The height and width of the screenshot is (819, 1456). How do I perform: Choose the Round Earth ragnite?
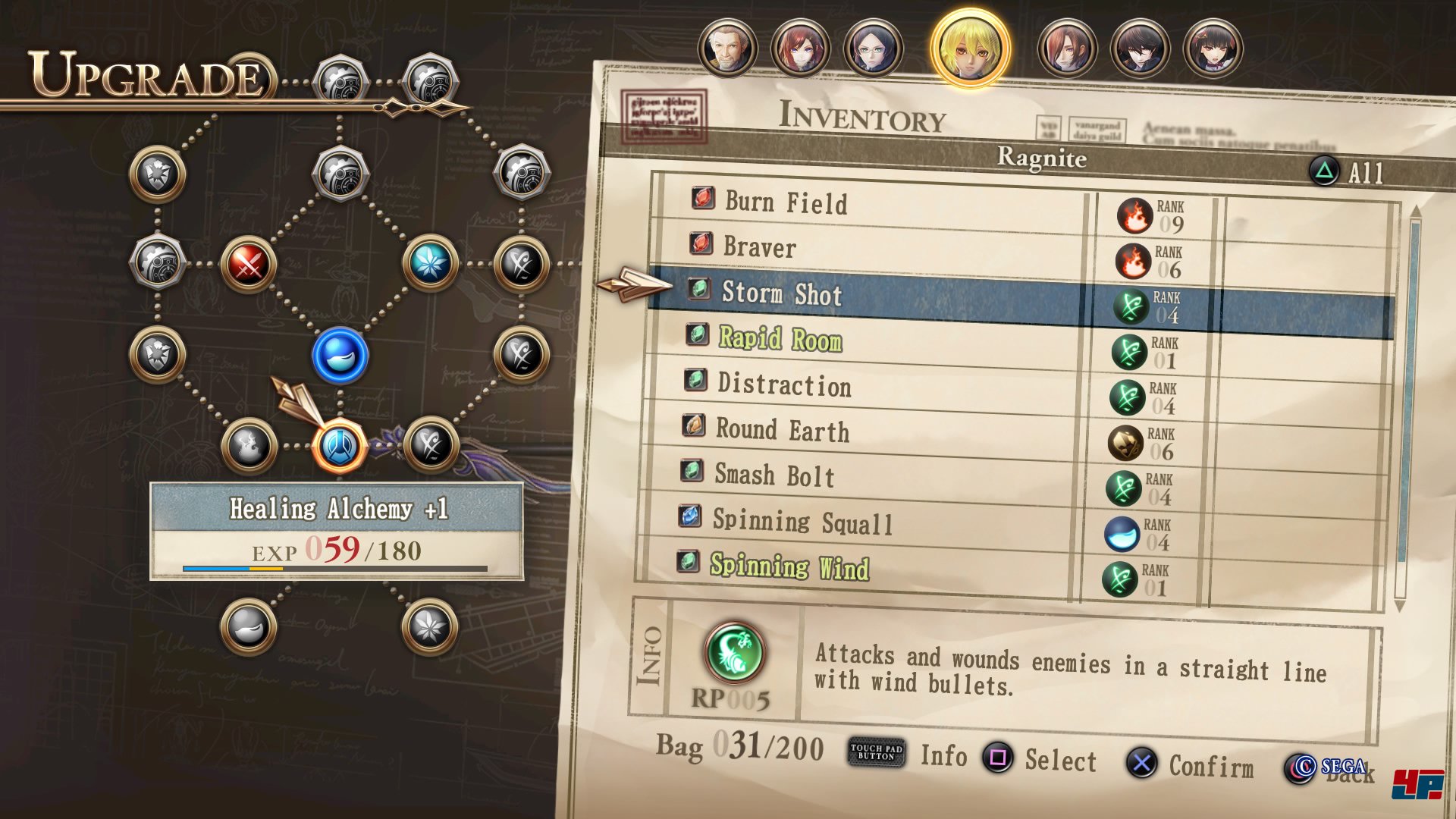pyautogui.click(x=783, y=430)
